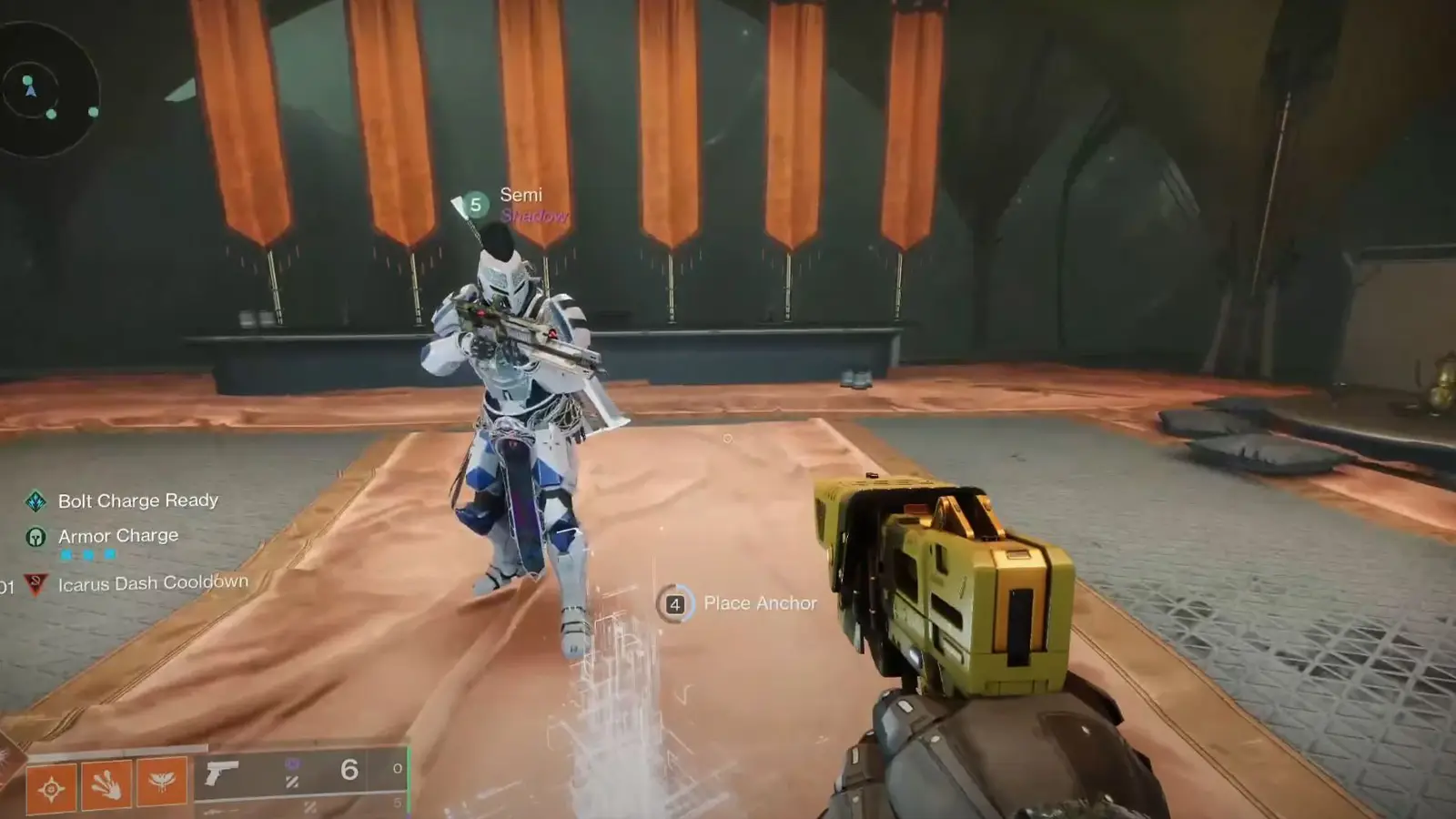Click the Bolt Charge Ready buff icon
This screenshot has width=1456, height=819.
(36, 500)
